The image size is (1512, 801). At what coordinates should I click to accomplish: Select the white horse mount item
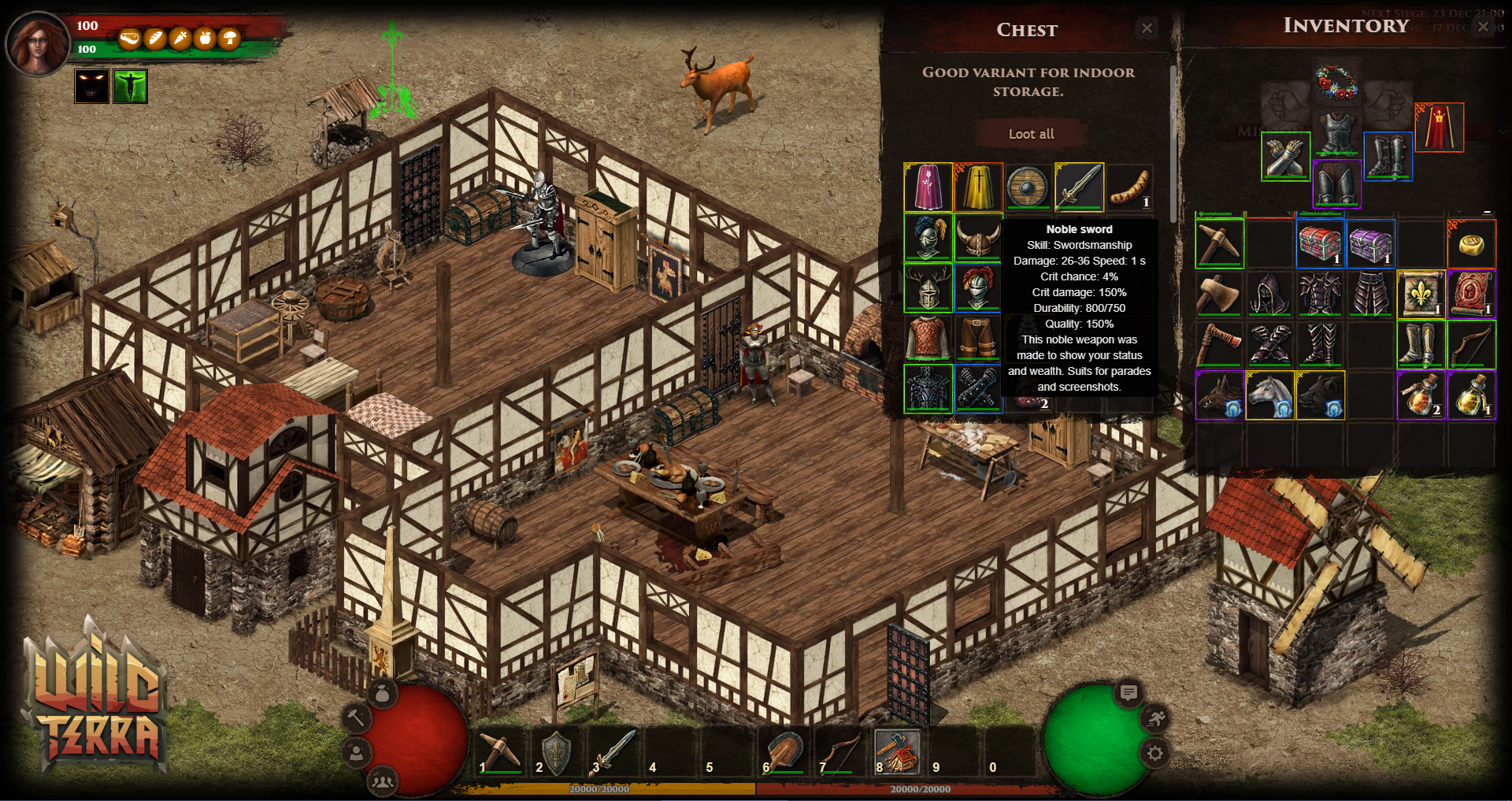[x=1269, y=395]
